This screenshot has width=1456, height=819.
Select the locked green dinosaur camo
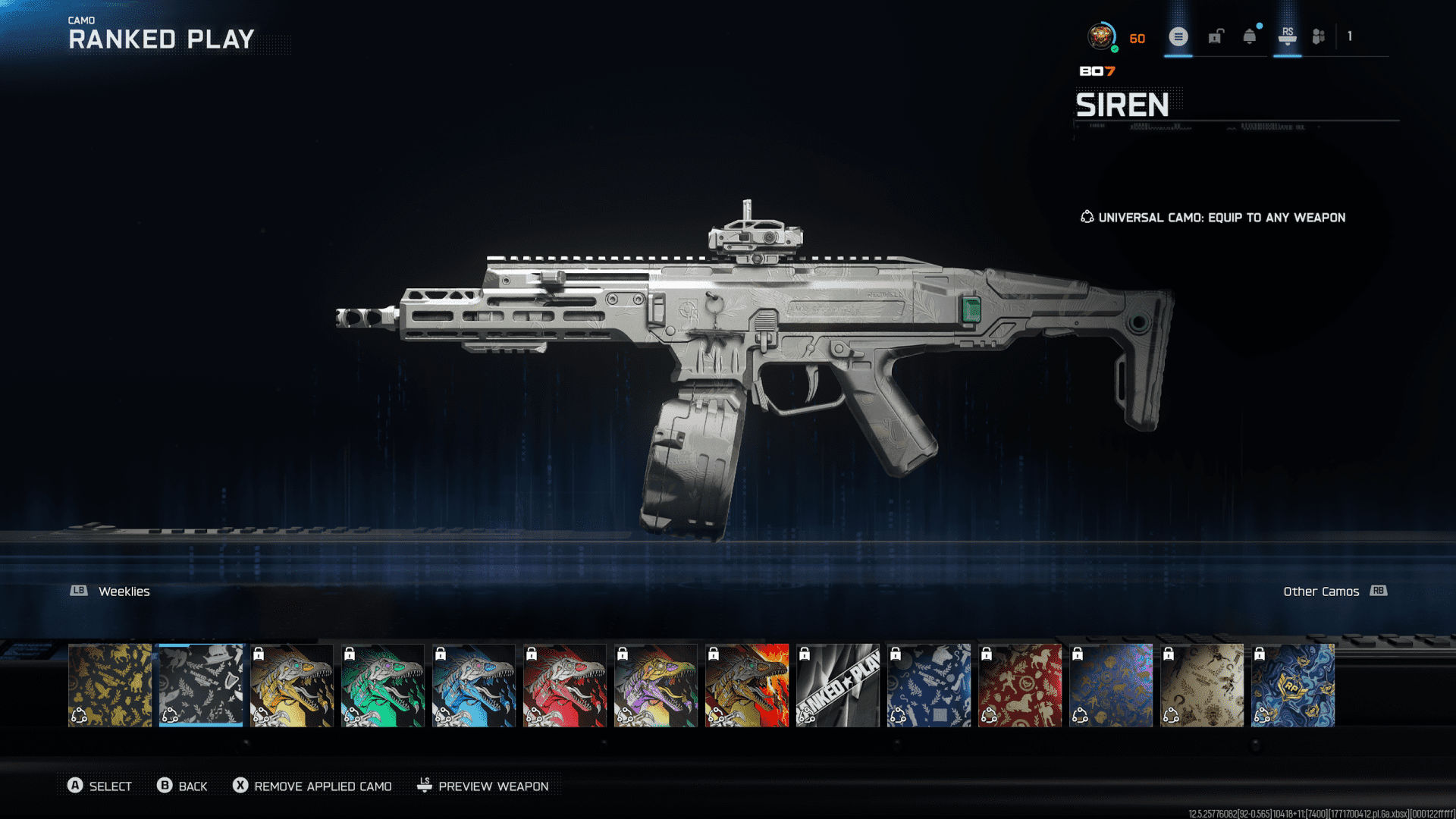click(383, 685)
